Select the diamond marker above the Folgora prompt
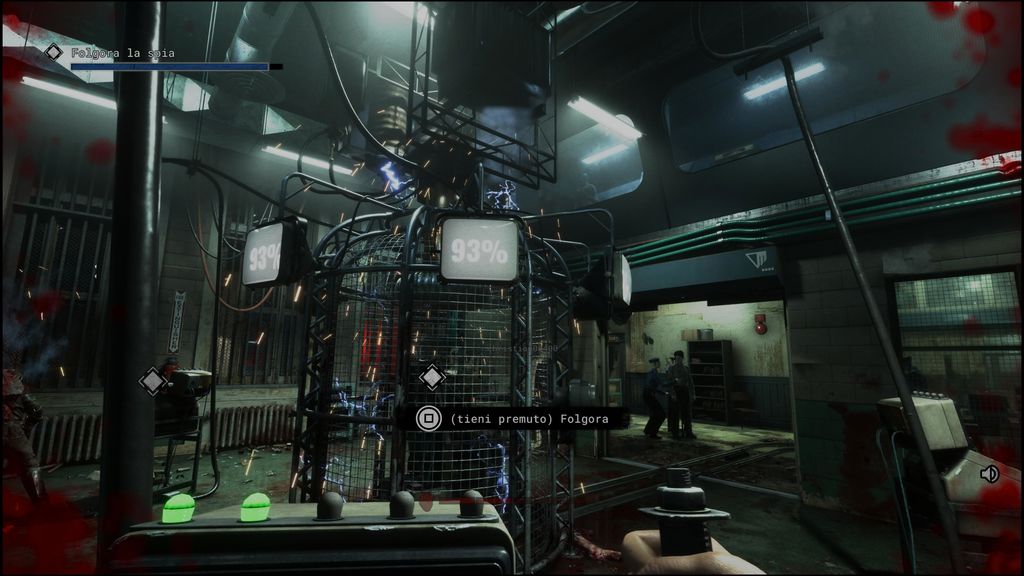Image resolution: width=1024 pixels, height=576 pixels. 432,378
